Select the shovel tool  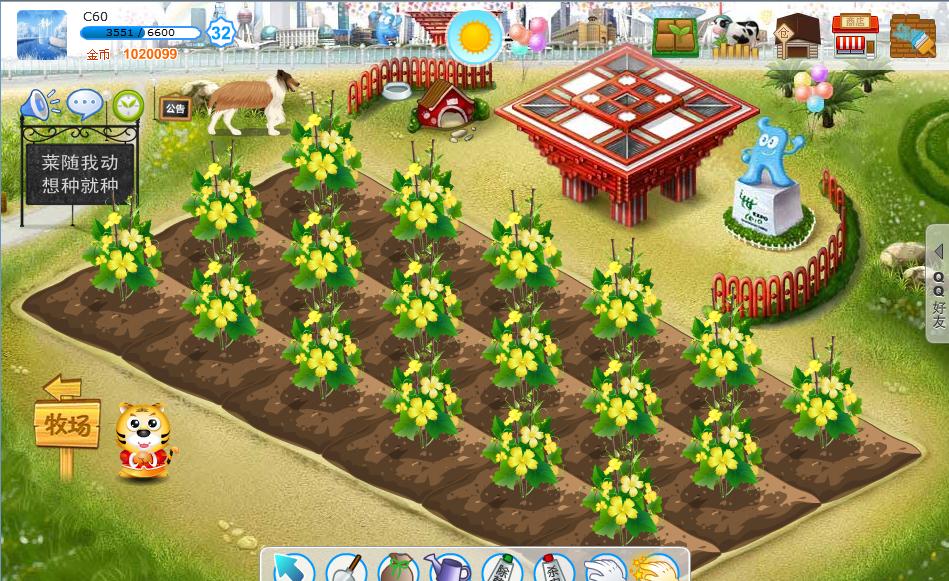point(346,568)
